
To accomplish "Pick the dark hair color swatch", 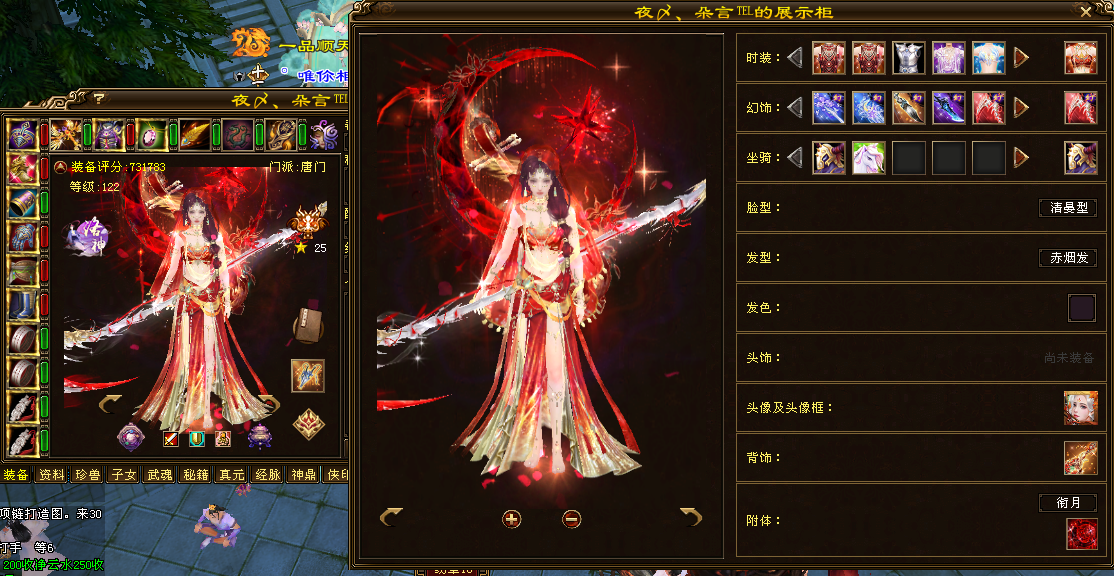I will click(1081, 308).
